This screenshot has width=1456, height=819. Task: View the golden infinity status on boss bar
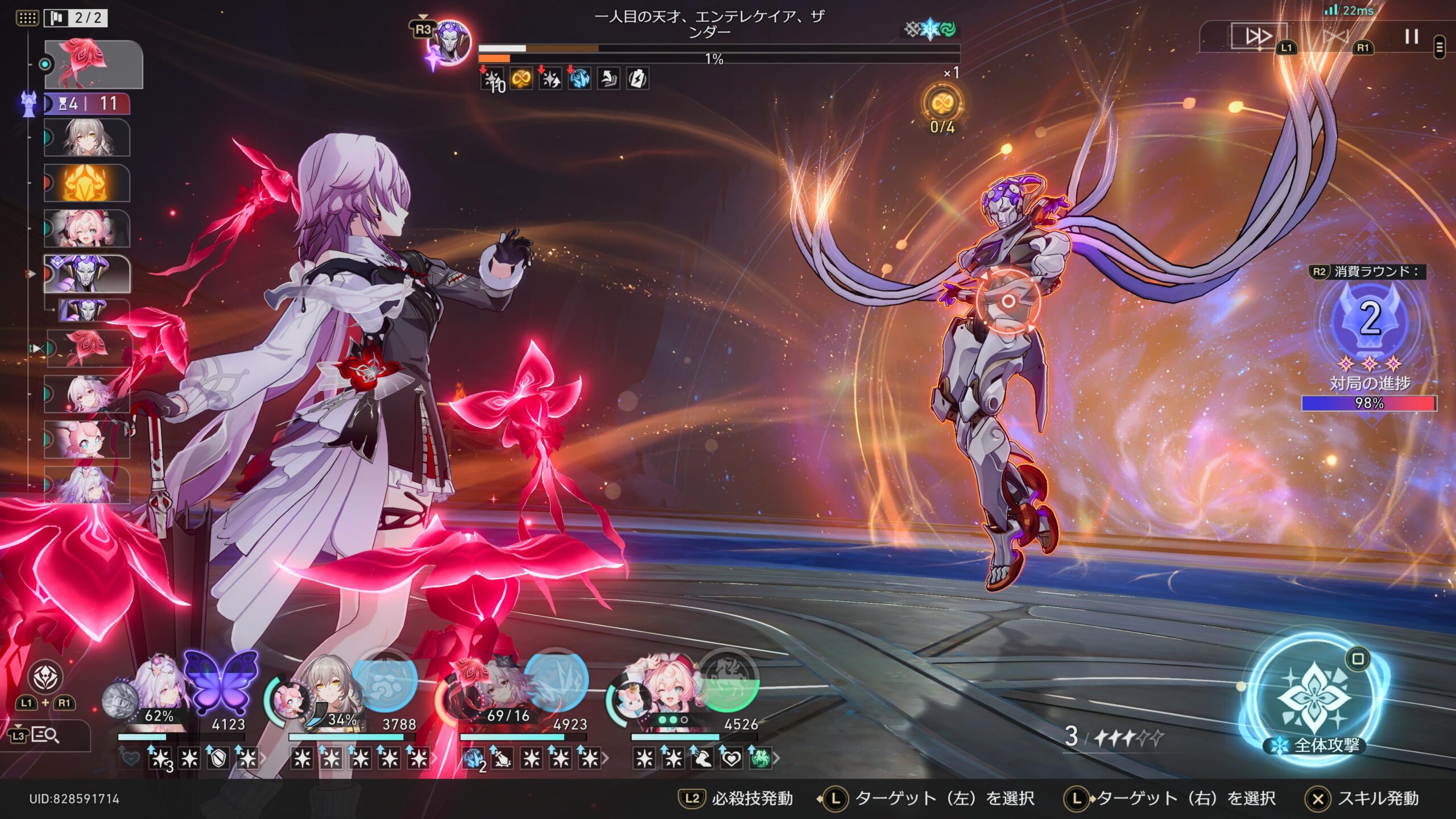coord(521,80)
